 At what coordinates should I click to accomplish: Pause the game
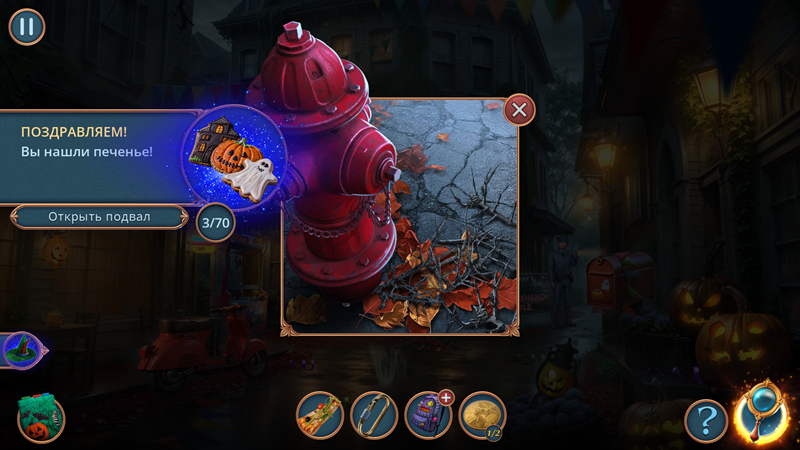[27, 27]
